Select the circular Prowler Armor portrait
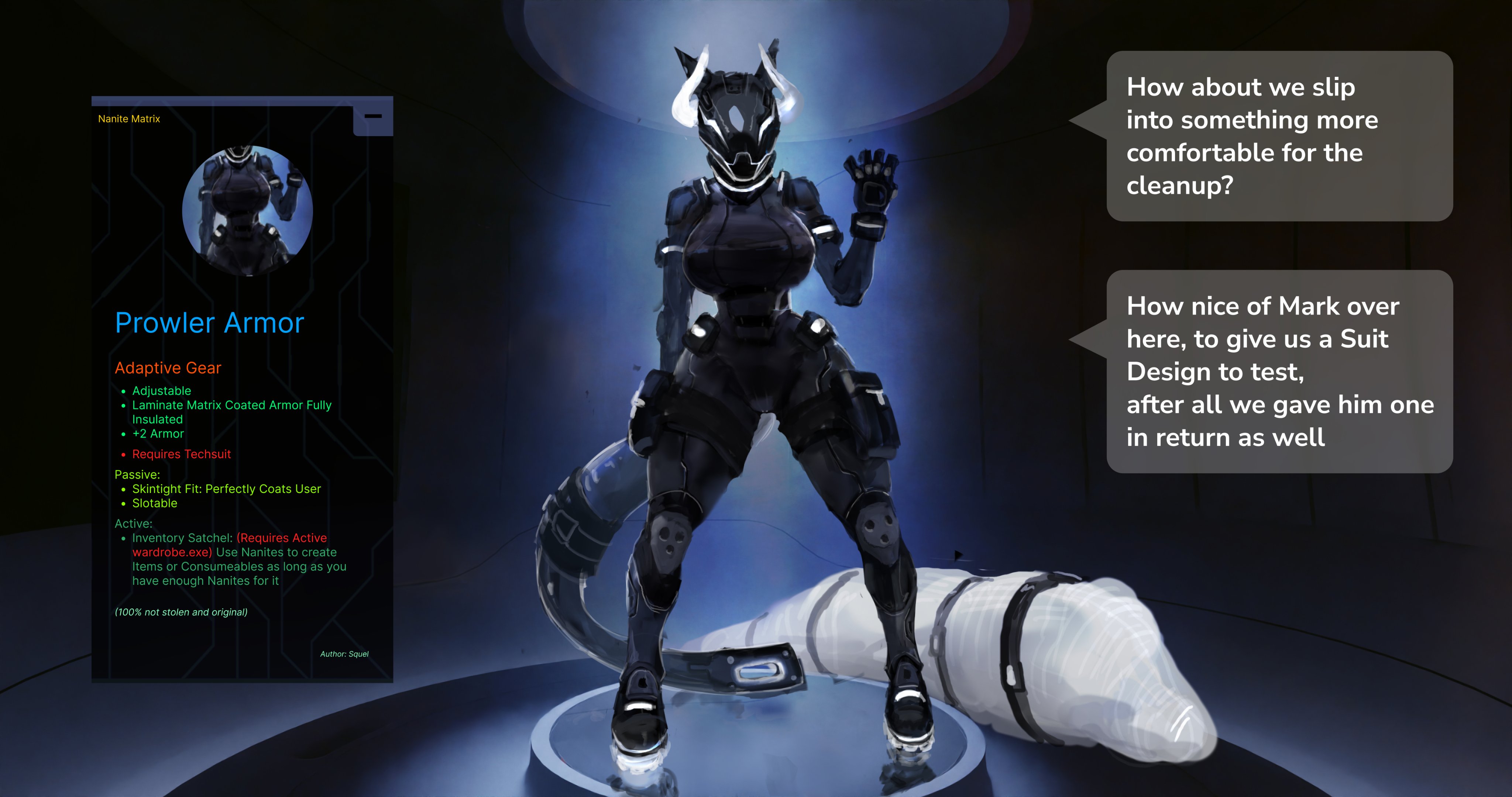1512x797 pixels. 247,211
